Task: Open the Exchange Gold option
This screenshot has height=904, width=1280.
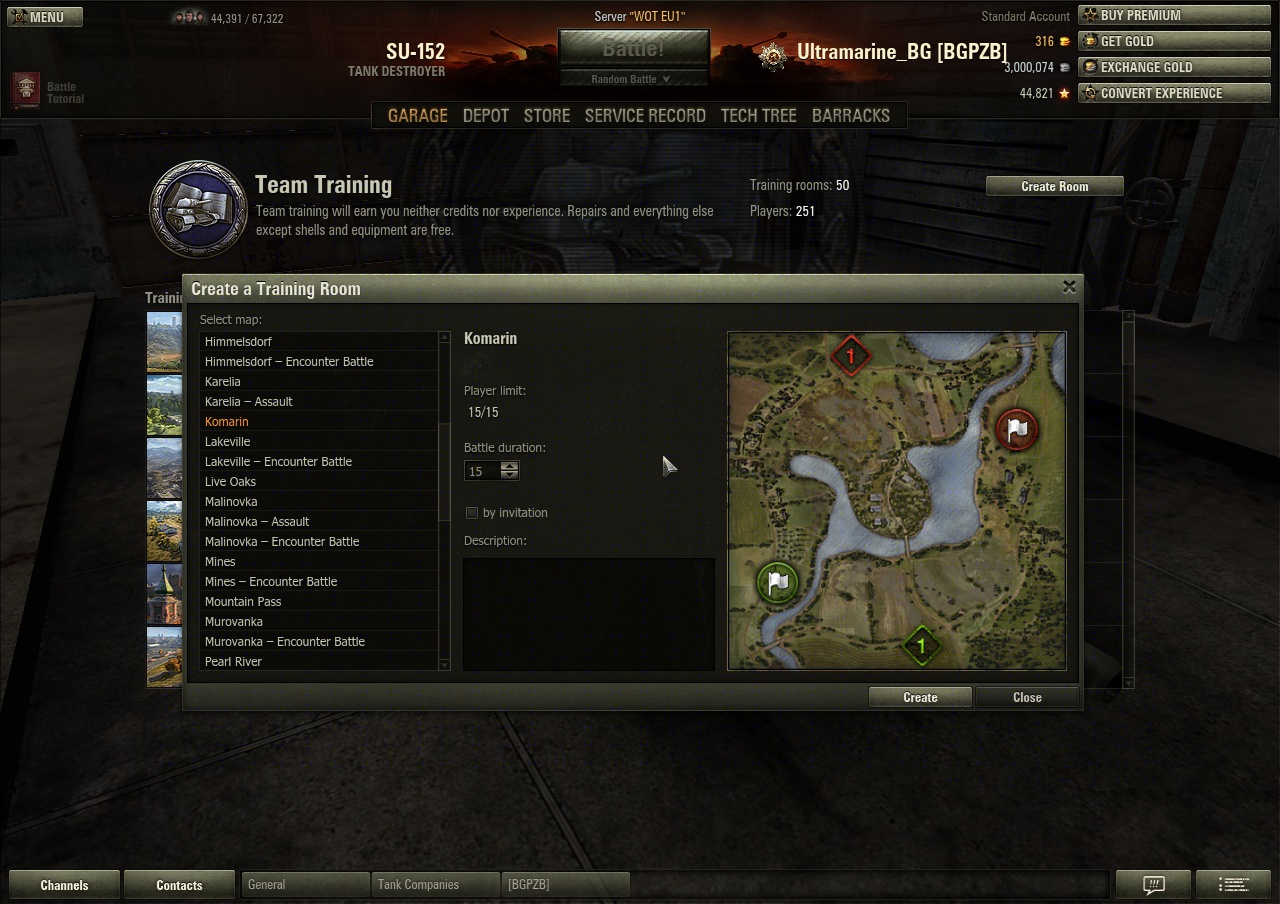Action: (x=1174, y=67)
